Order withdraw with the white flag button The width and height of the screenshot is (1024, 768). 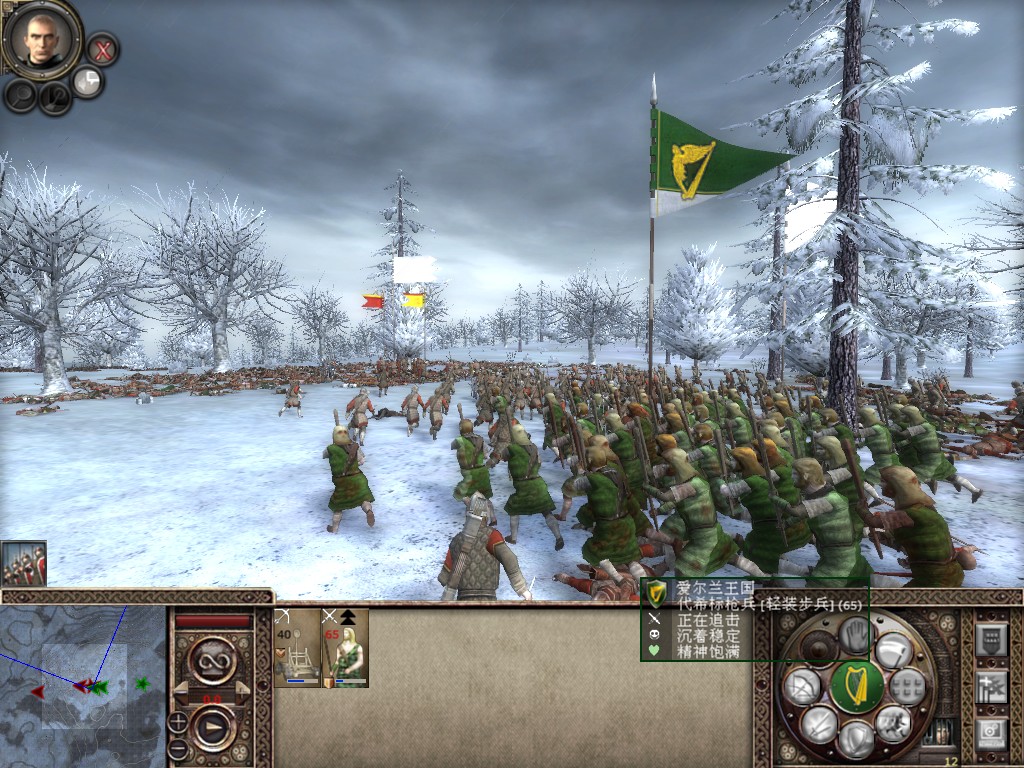pos(892,650)
